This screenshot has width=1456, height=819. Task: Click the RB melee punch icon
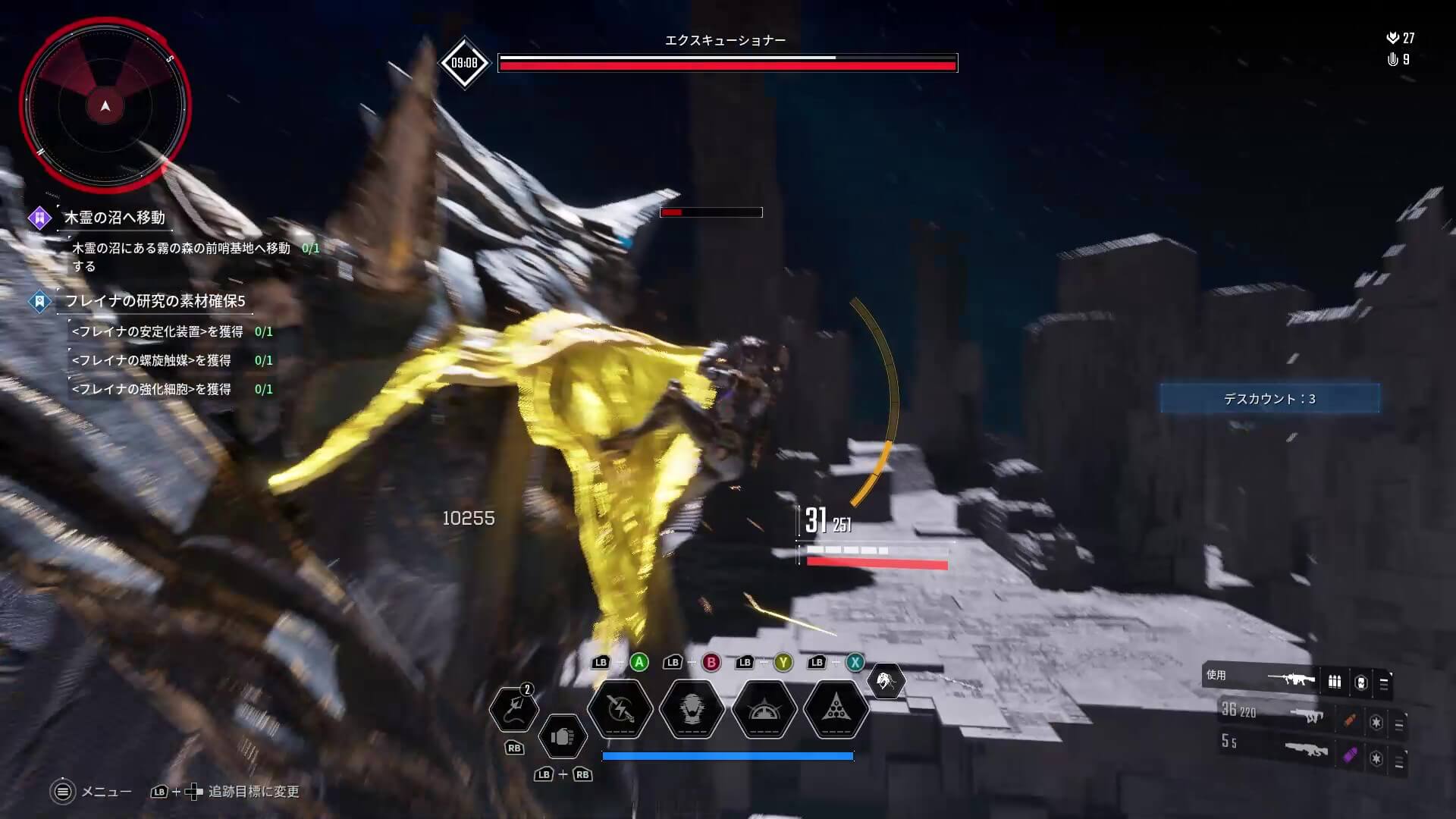click(x=563, y=735)
